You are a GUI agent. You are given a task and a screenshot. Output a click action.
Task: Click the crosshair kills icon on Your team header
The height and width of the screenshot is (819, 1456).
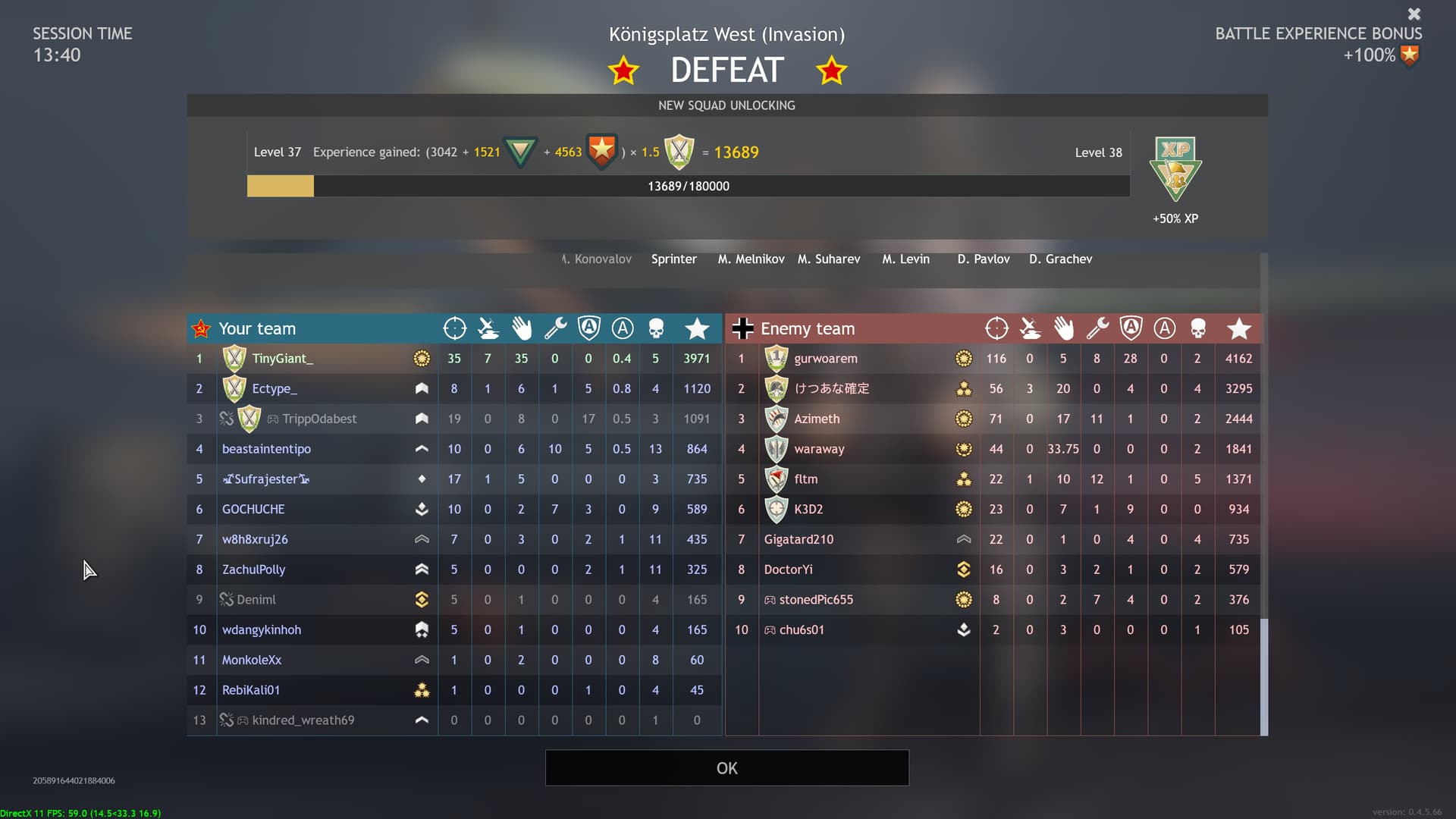click(454, 328)
